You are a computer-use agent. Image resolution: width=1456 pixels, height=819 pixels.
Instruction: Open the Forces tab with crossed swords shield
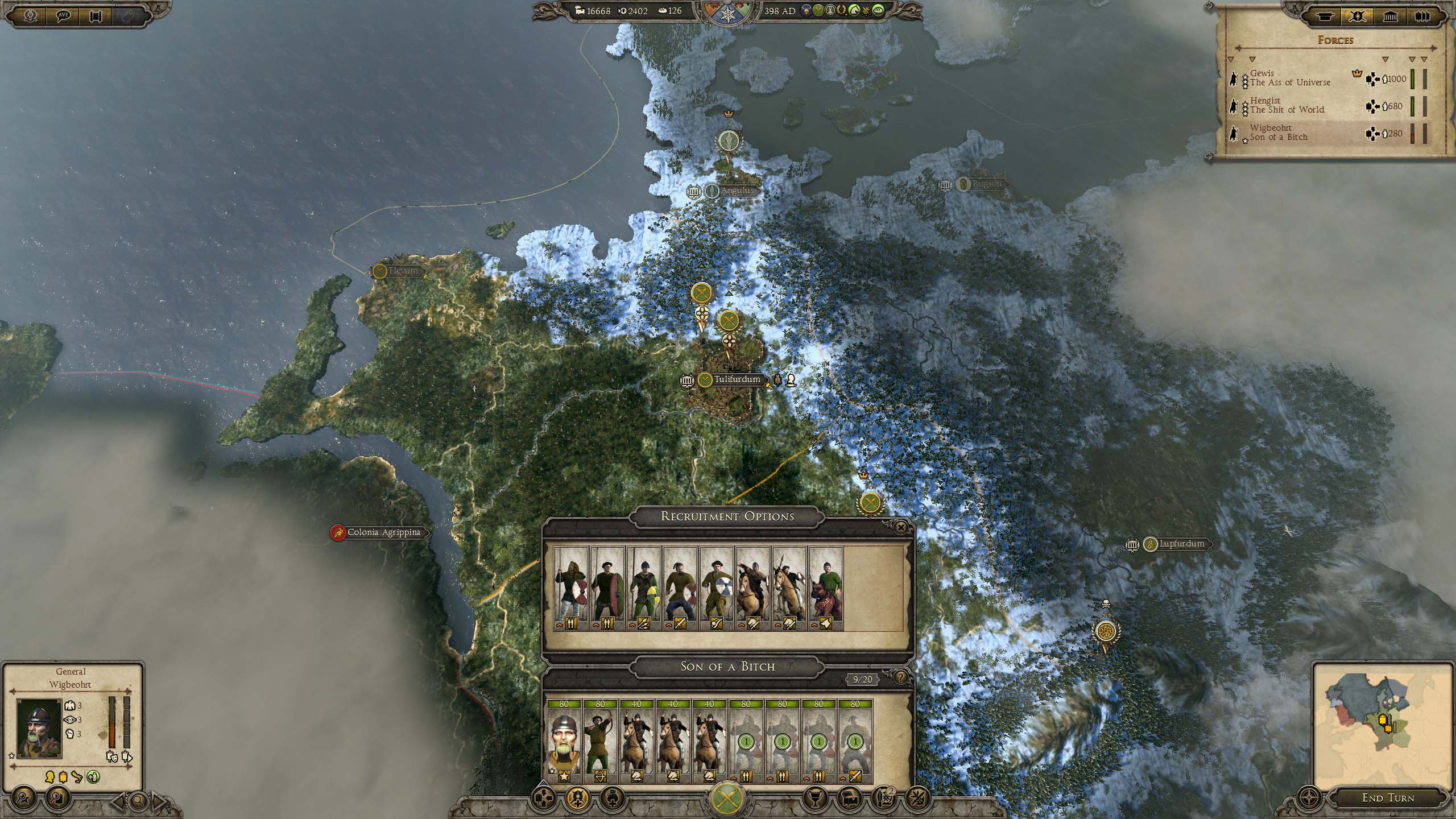tap(1358, 16)
